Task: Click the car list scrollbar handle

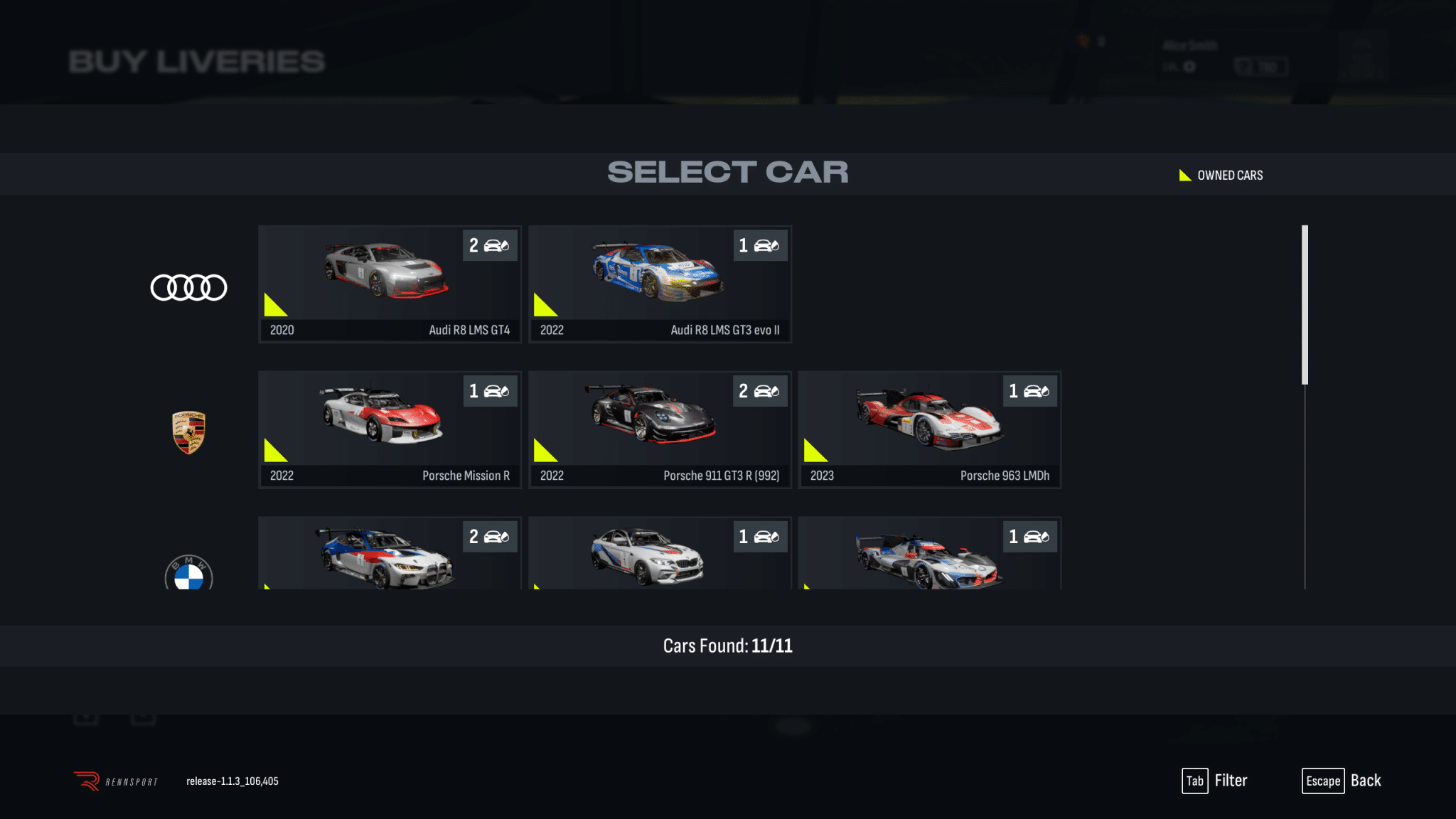Action: [x=1305, y=304]
